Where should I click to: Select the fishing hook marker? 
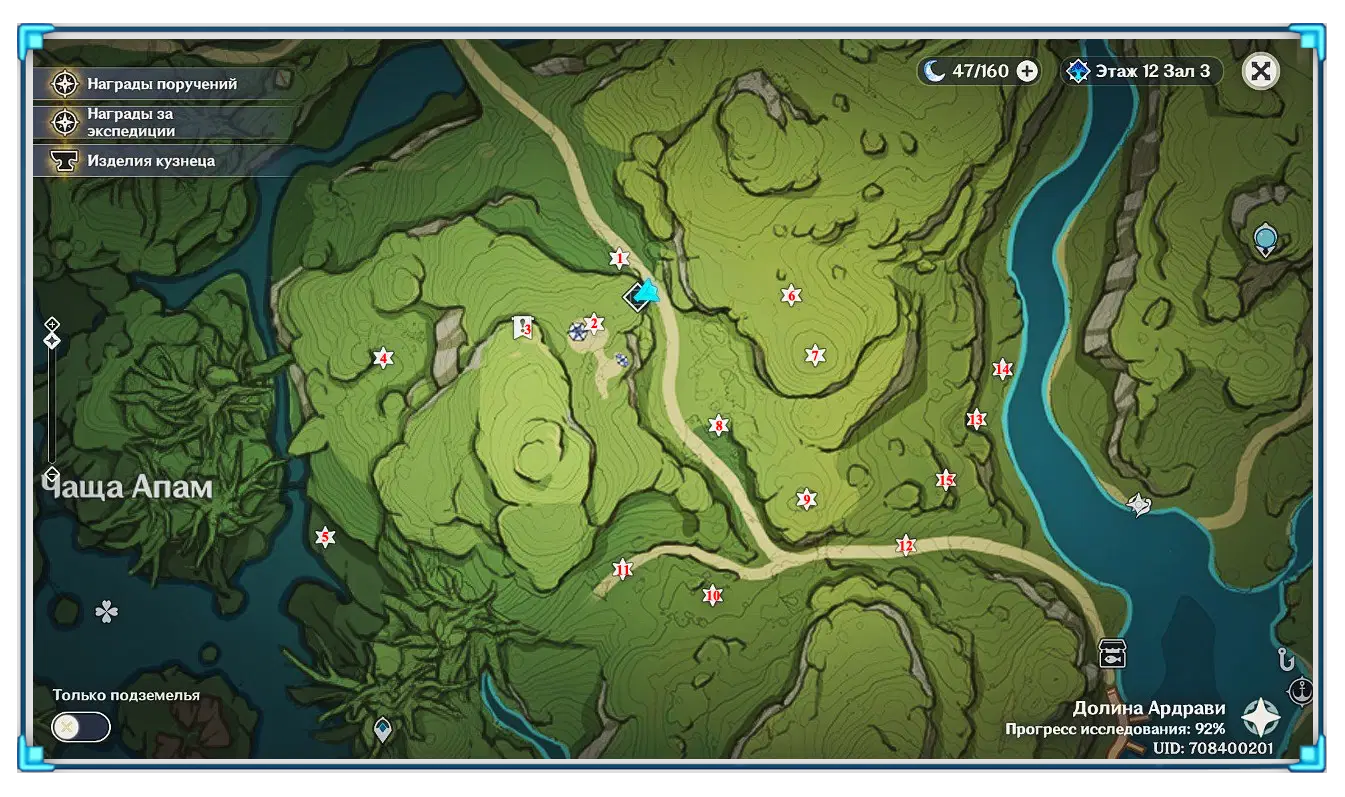click(1286, 659)
